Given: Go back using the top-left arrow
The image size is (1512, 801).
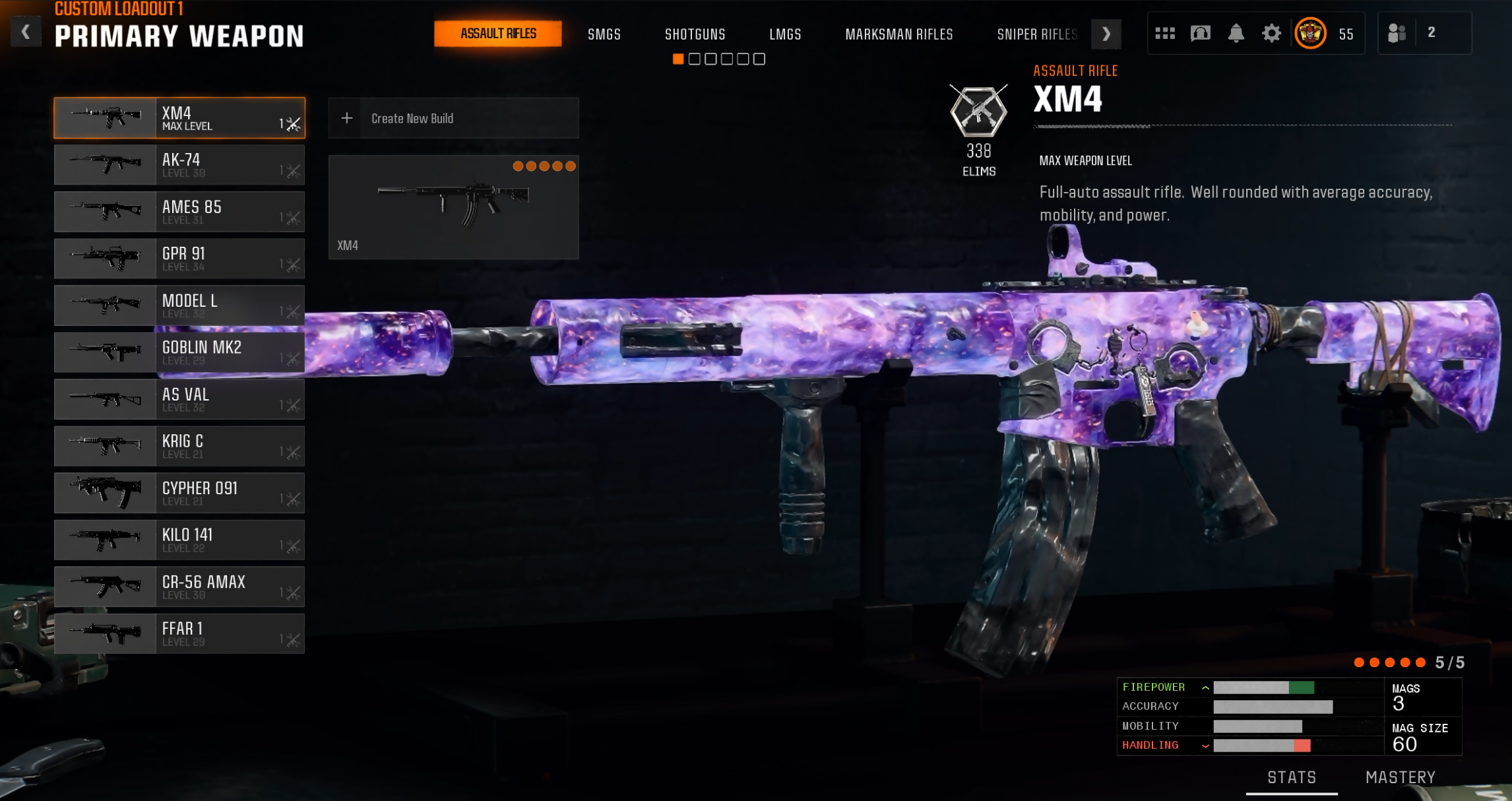Looking at the screenshot, I should click(25, 32).
